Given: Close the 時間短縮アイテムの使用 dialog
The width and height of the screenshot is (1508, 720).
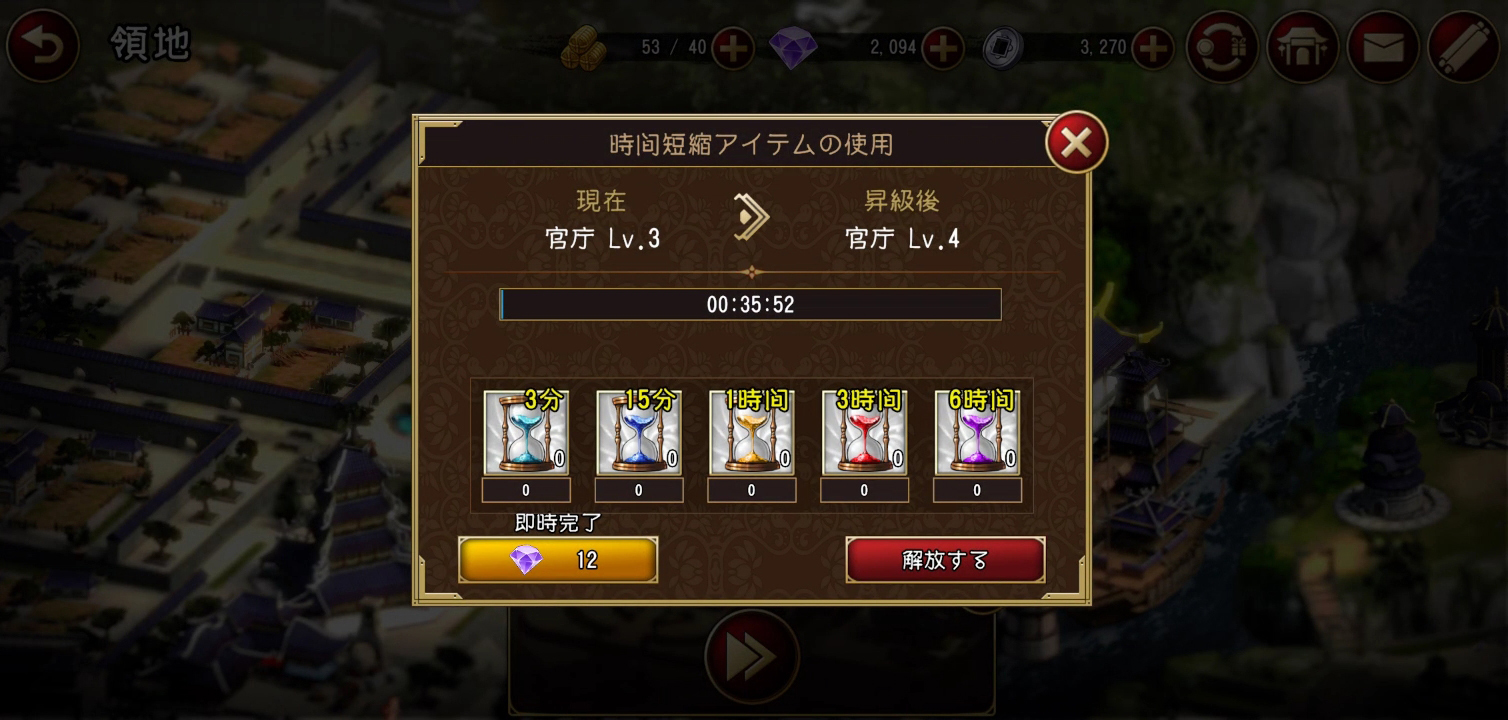Looking at the screenshot, I should pyautogui.click(x=1076, y=141).
